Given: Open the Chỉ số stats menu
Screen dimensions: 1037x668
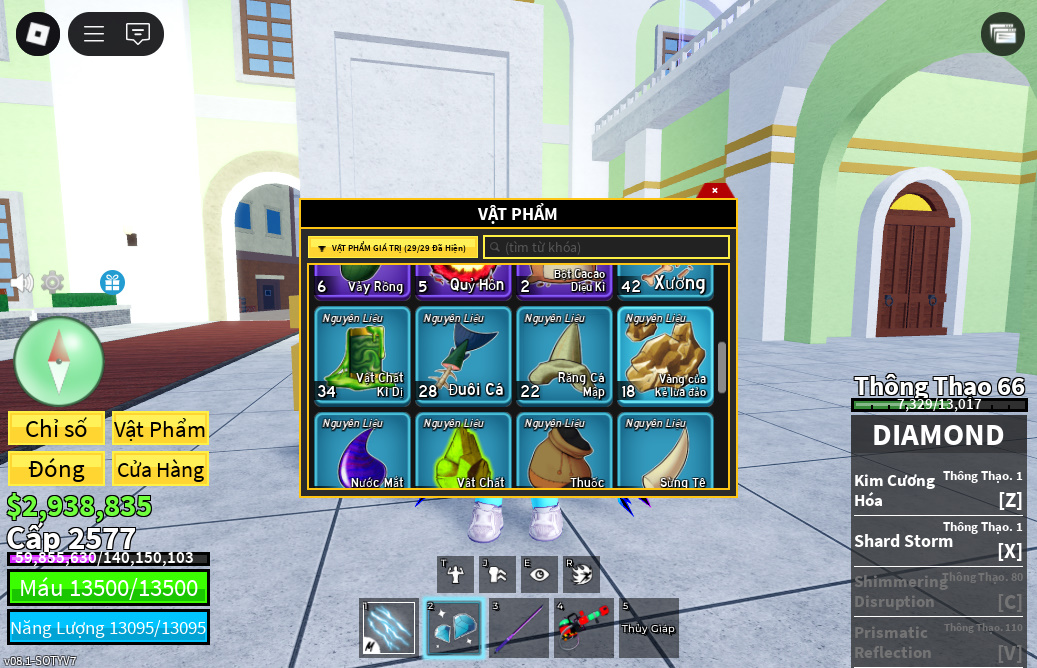Looking at the screenshot, I should [56, 429].
